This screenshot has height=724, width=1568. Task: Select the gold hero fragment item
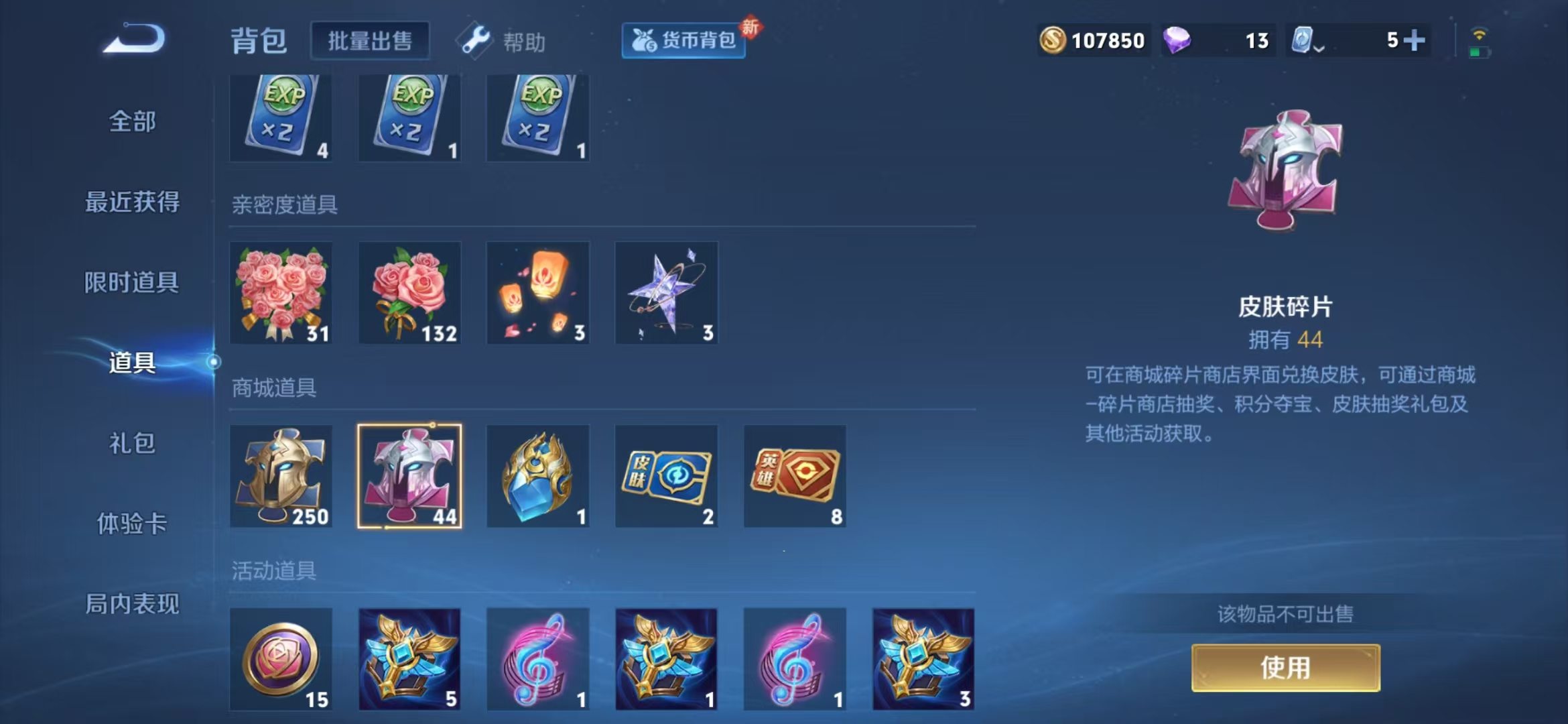pos(281,477)
